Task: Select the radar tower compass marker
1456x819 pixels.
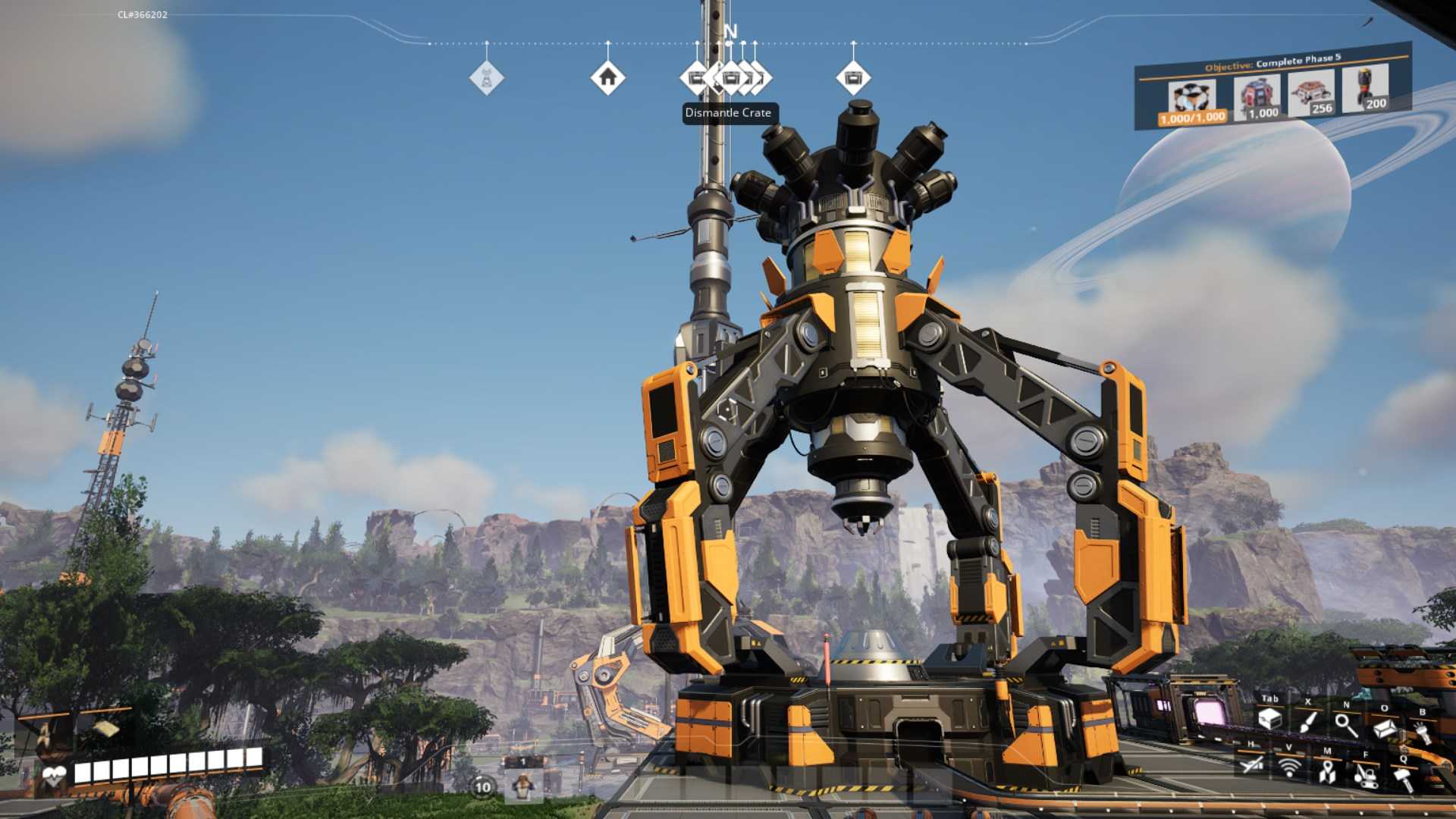Action: coord(487,77)
